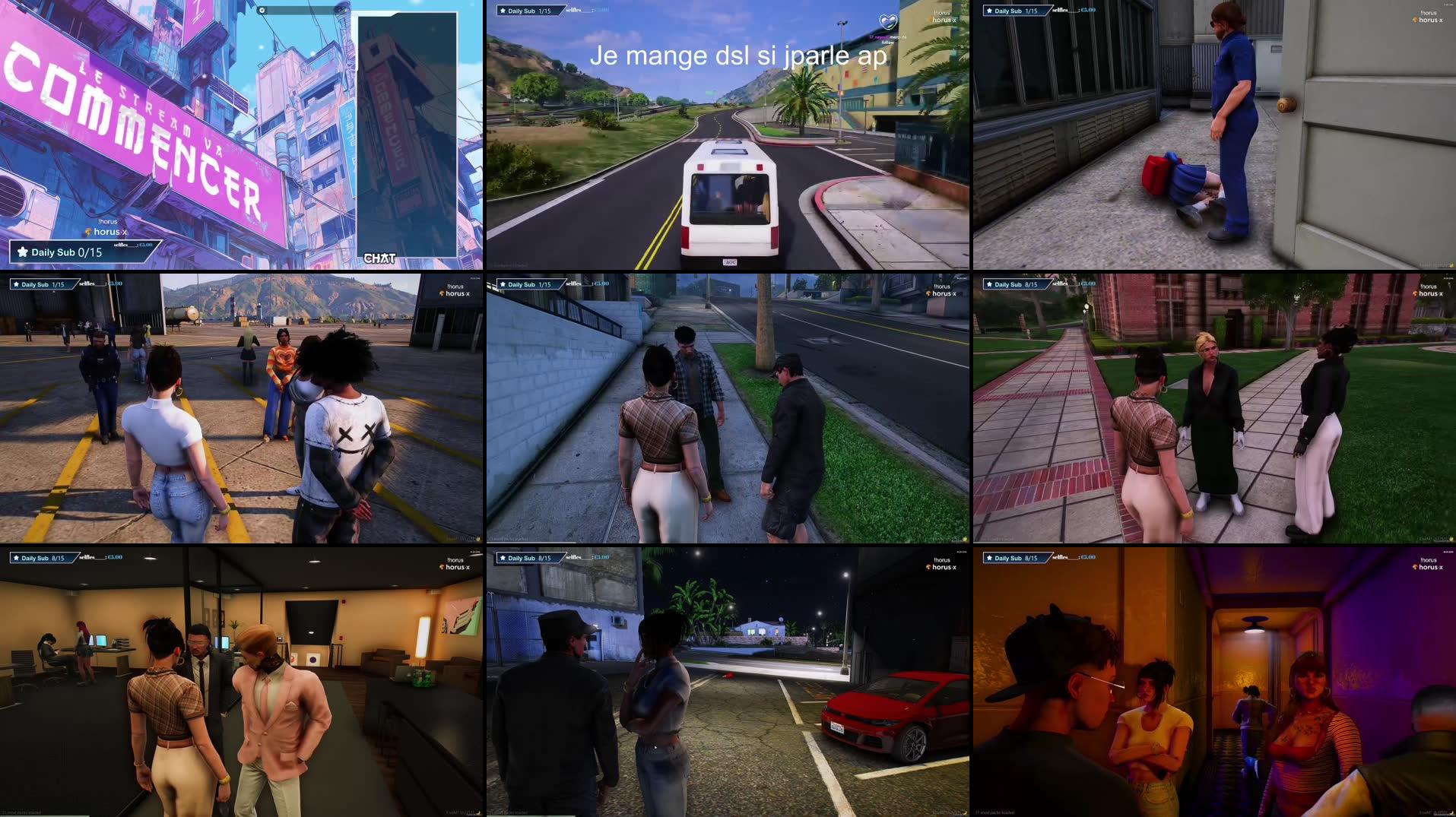Select the star icon on the office scene's Daily Sub badge

coord(17,557)
